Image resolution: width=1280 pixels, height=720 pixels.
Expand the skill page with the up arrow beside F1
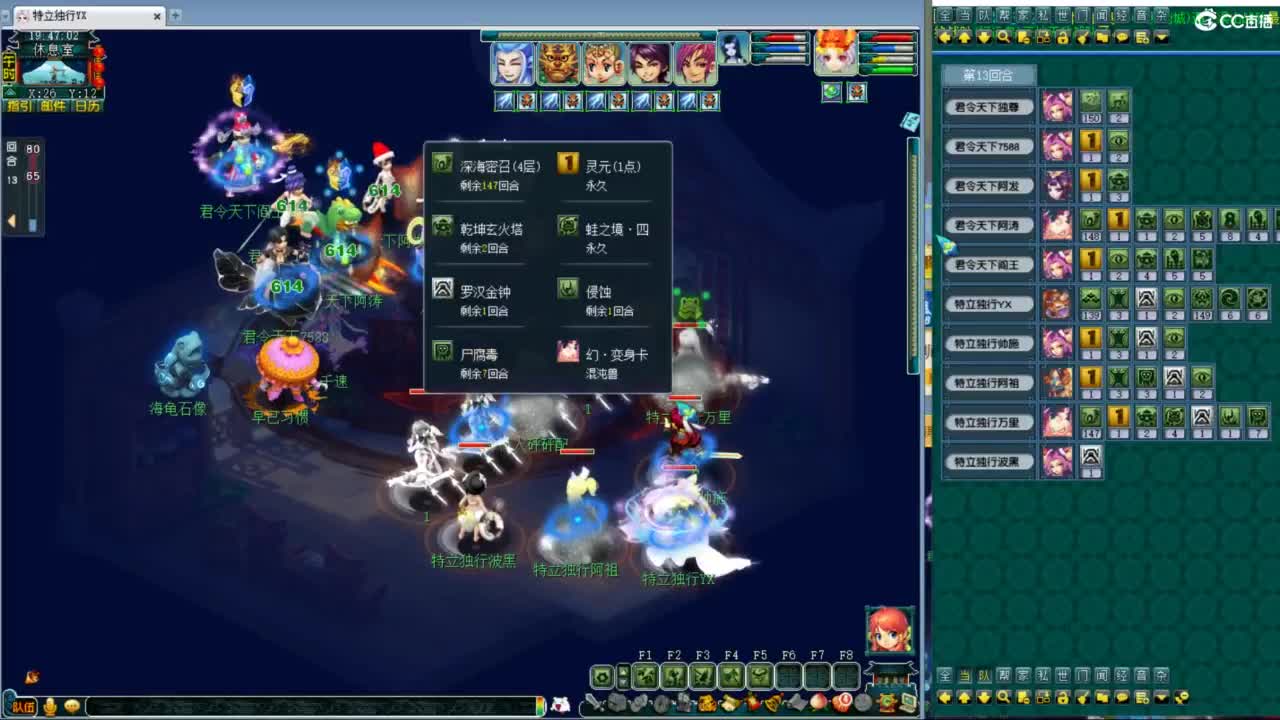(x=622, y=672)
